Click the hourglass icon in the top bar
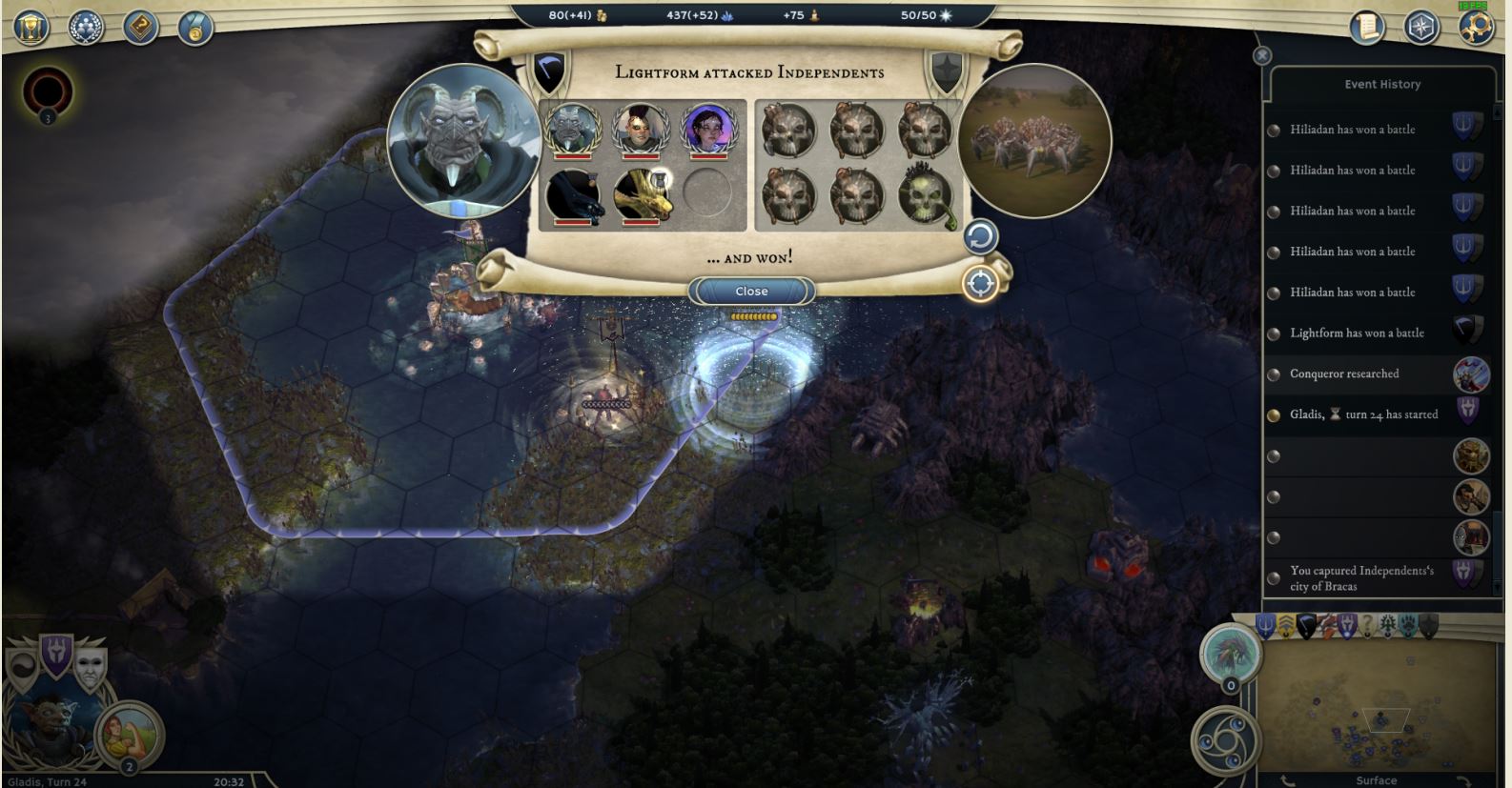This screenshot has height=788, width=1512. pyautogui.click(x=31, y=28)
